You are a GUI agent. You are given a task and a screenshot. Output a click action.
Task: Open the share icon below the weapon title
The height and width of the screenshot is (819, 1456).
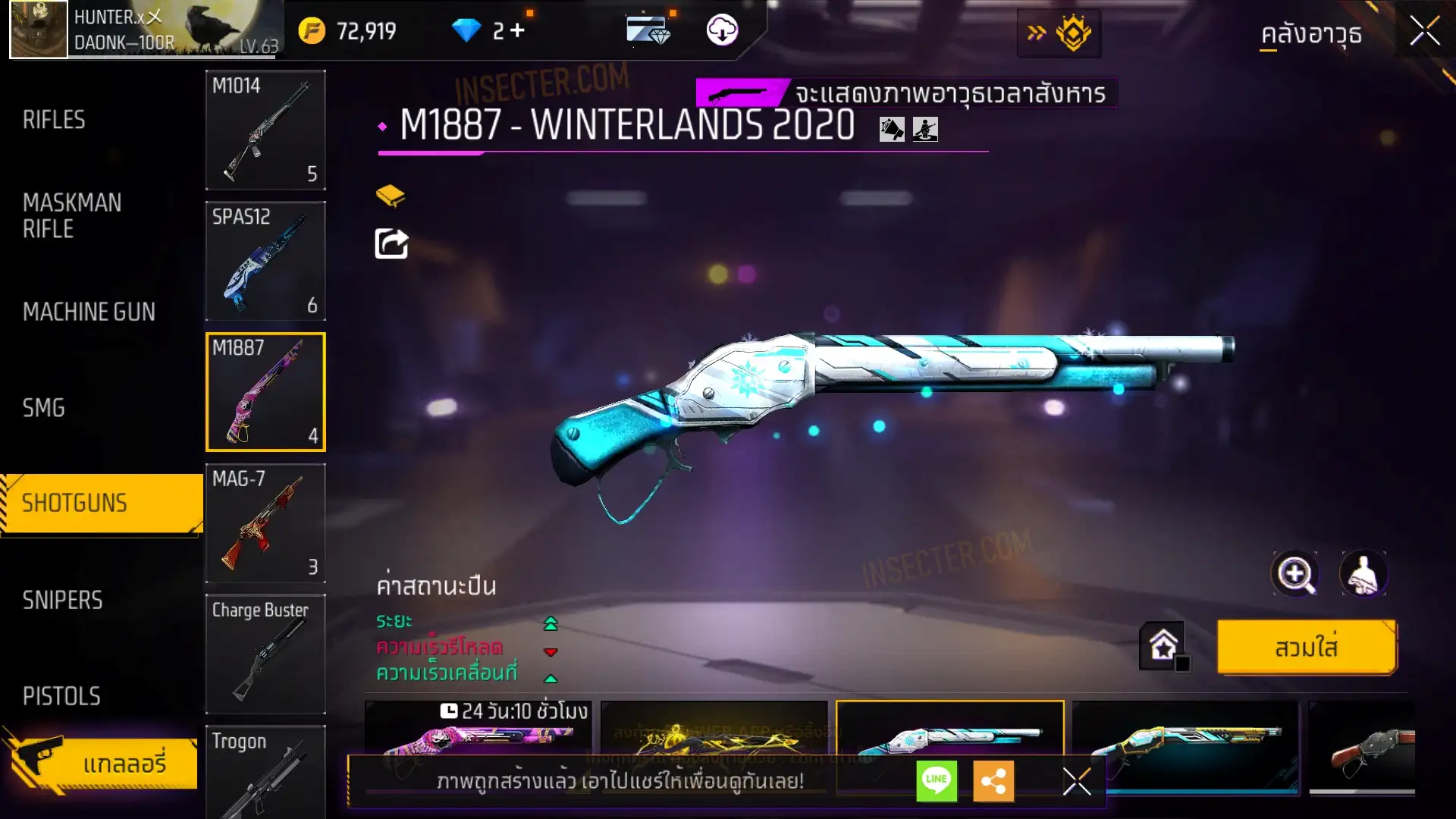click(x=391, y=244)
